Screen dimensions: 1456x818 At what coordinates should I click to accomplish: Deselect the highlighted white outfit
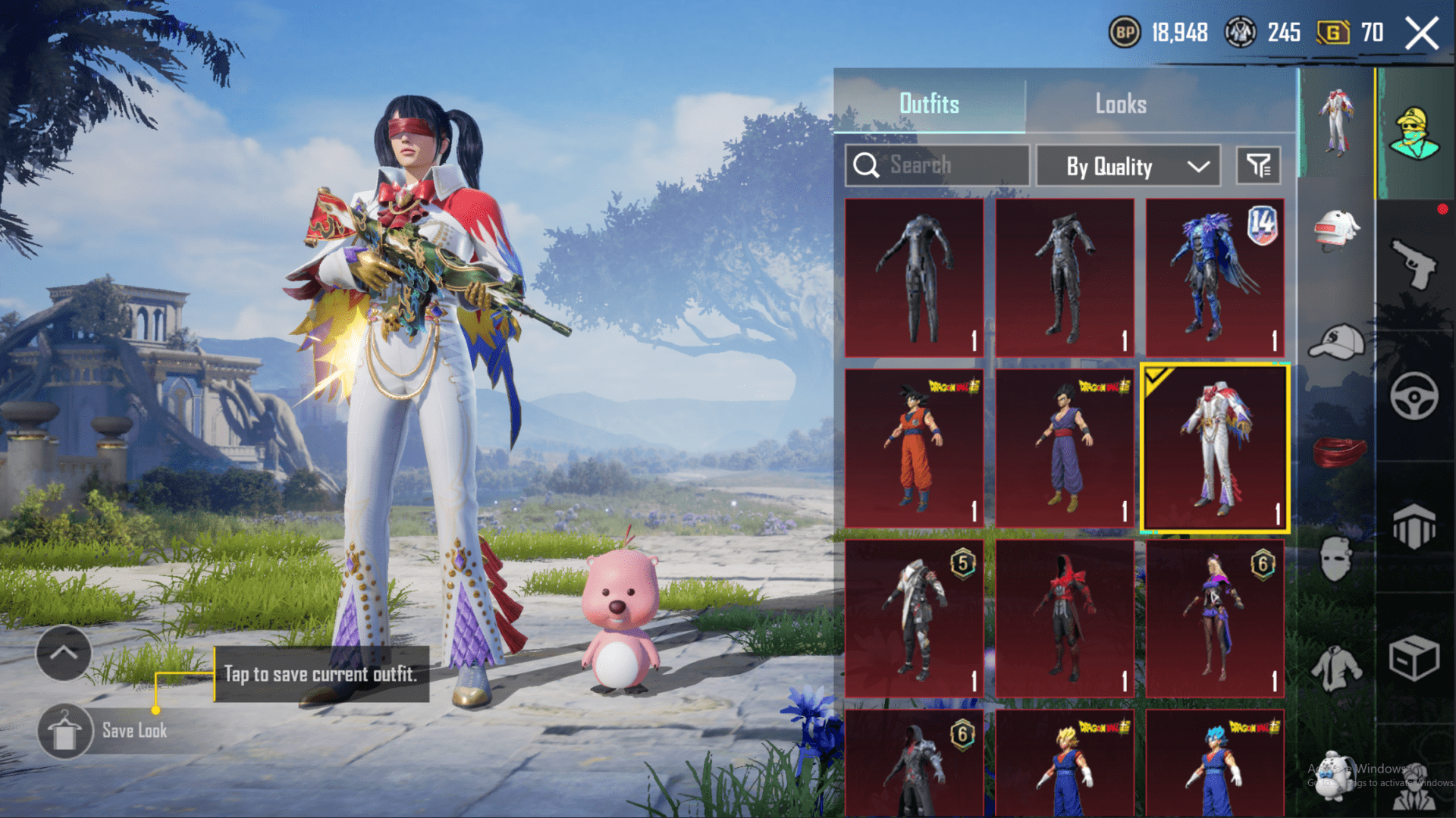click(x=1215, y=447)
